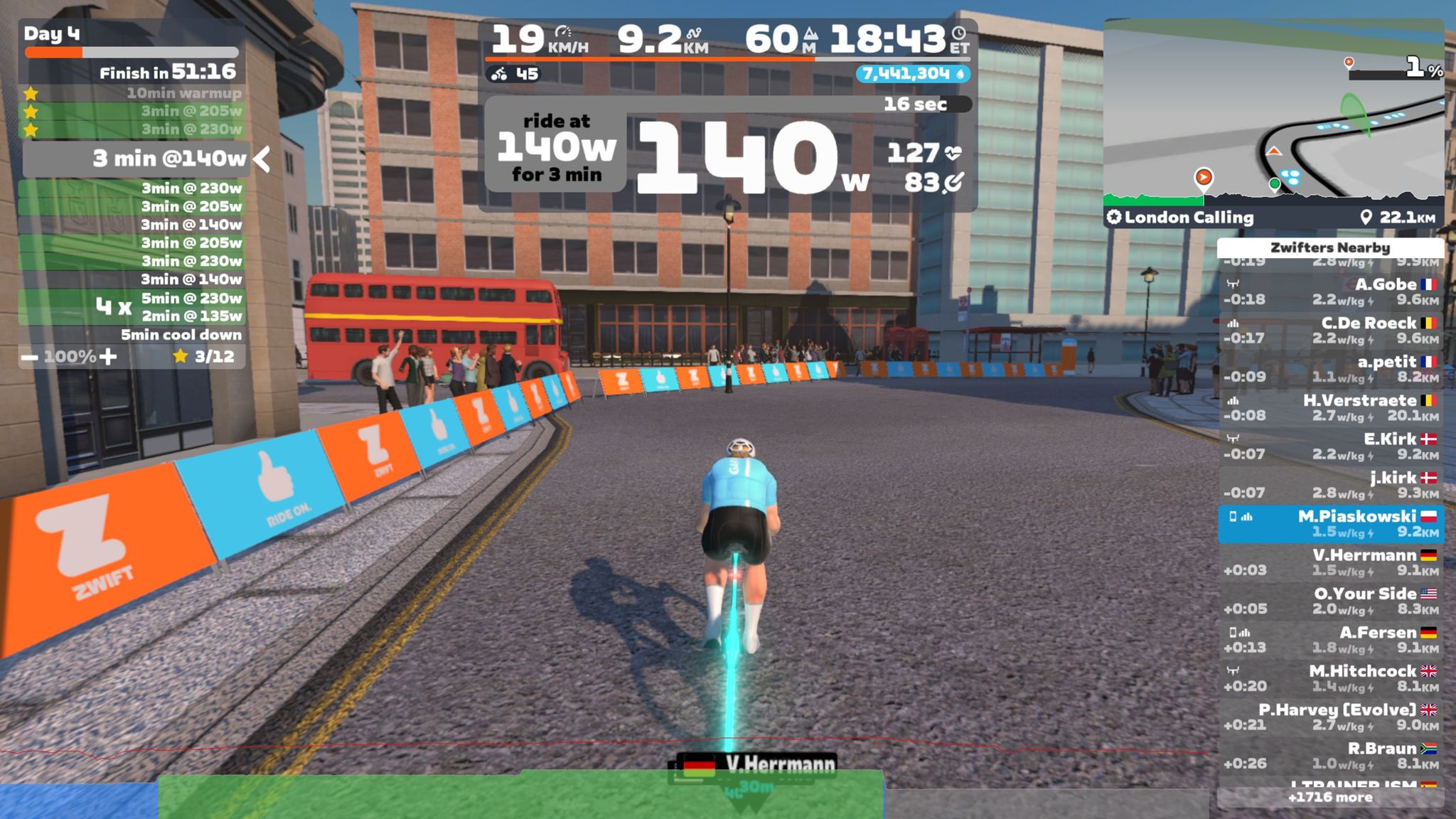Select R.Braun in the nearby list

point(1330,756)
